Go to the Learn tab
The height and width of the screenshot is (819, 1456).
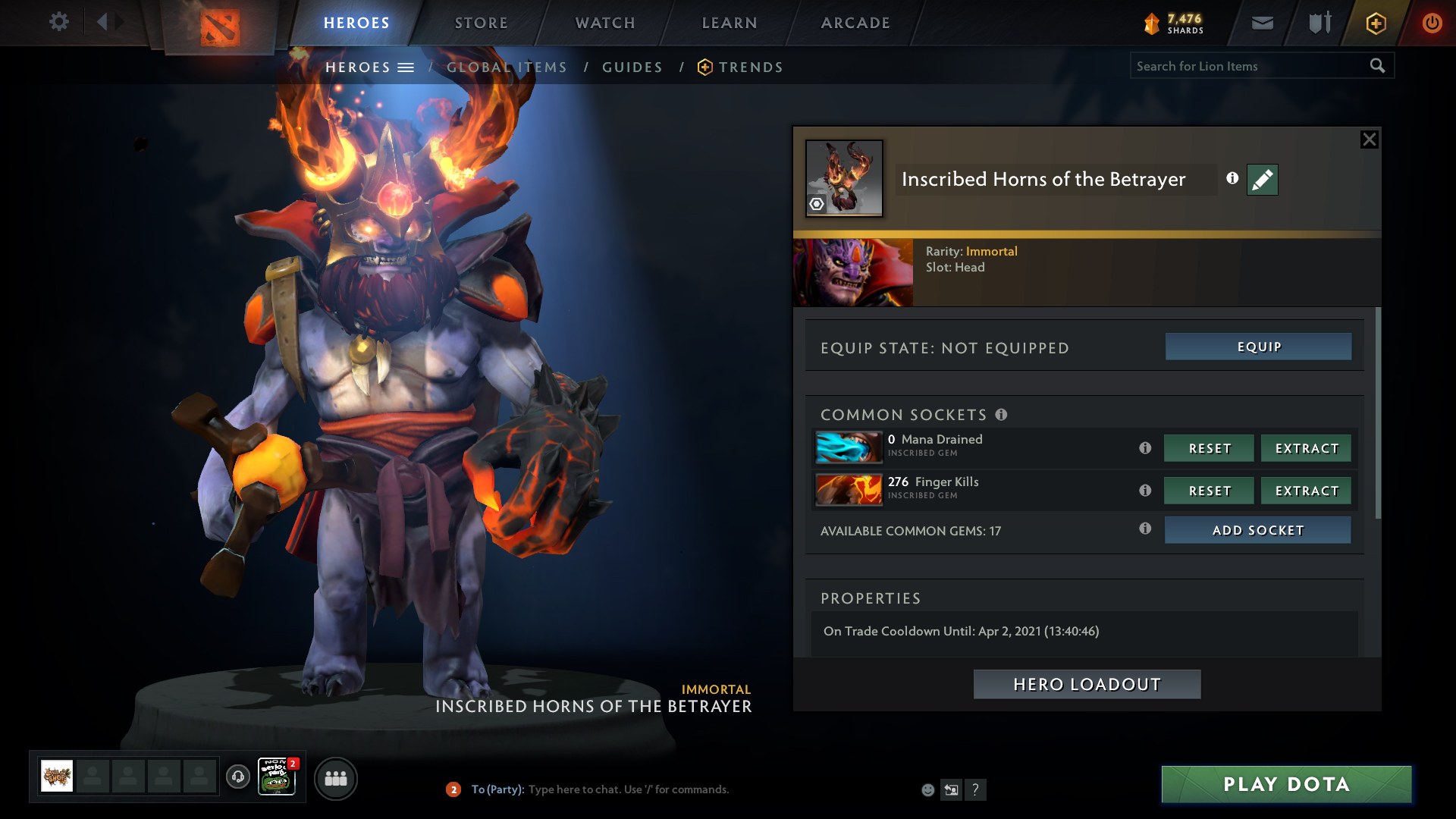[730, 23]
